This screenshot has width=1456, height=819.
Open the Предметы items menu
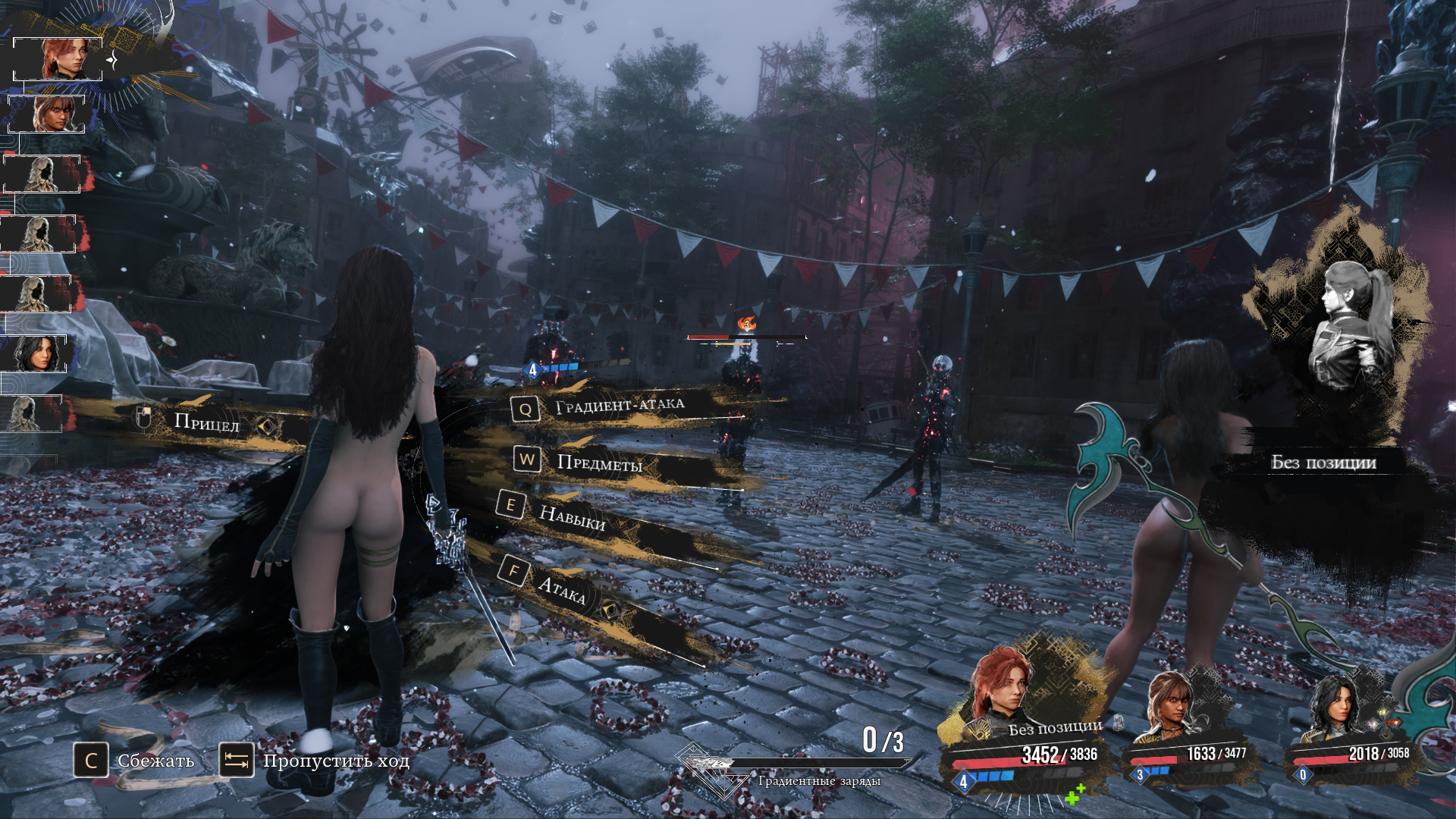click(x=598, y=463)
